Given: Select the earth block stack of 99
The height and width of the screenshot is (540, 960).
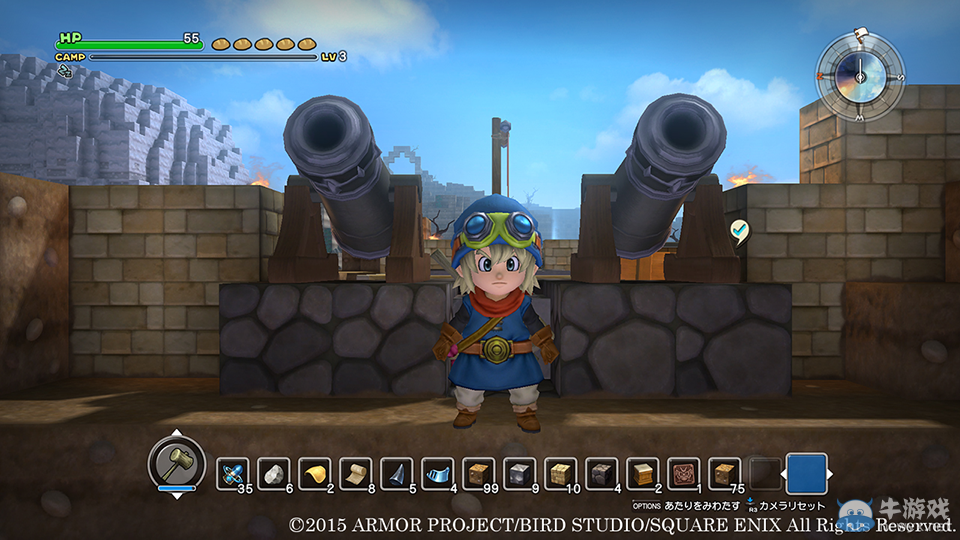Looking at the screenshot, I should click(x=479, y=473).
